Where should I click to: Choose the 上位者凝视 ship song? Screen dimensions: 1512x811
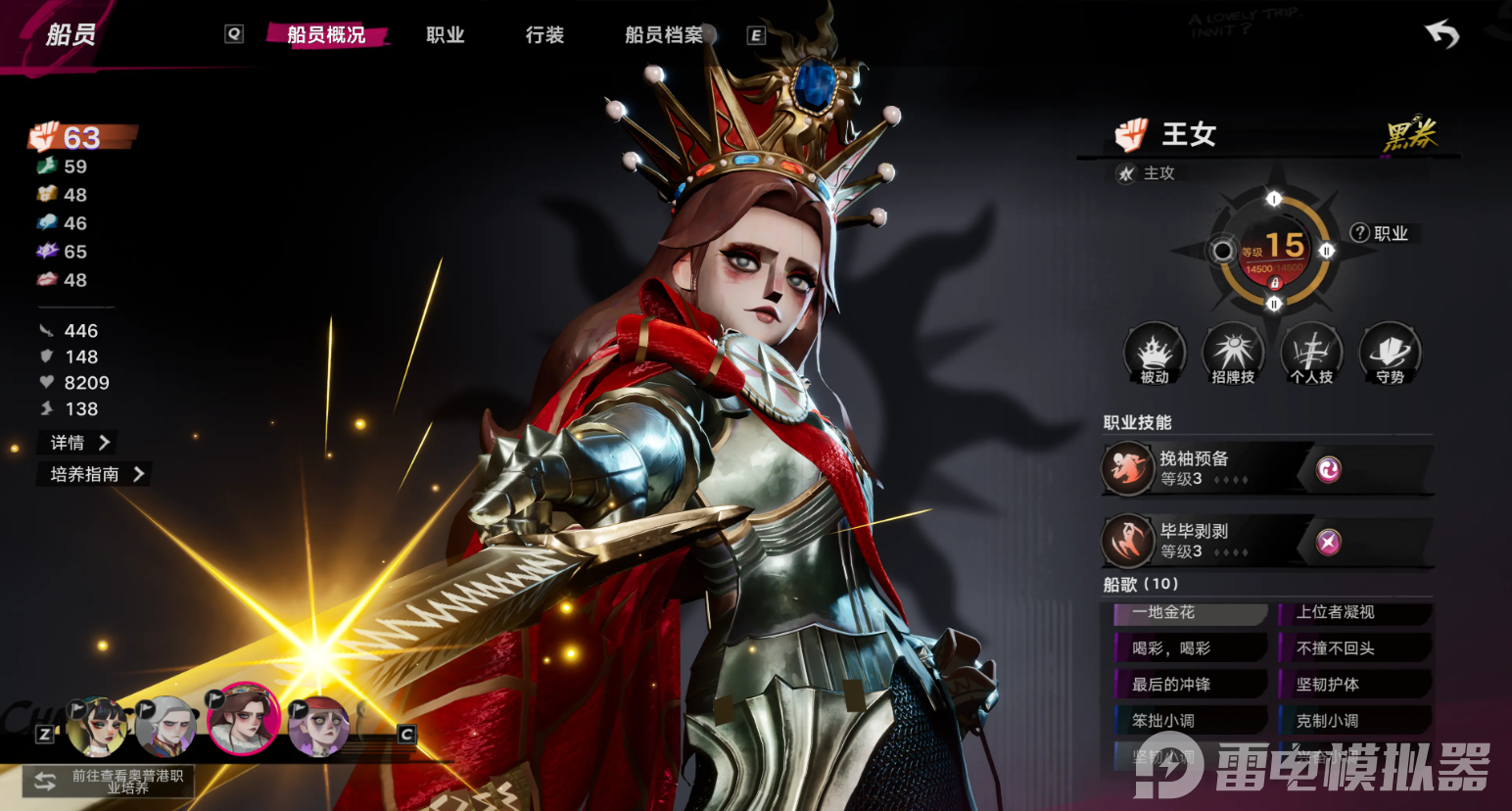tap(1355, 613)
